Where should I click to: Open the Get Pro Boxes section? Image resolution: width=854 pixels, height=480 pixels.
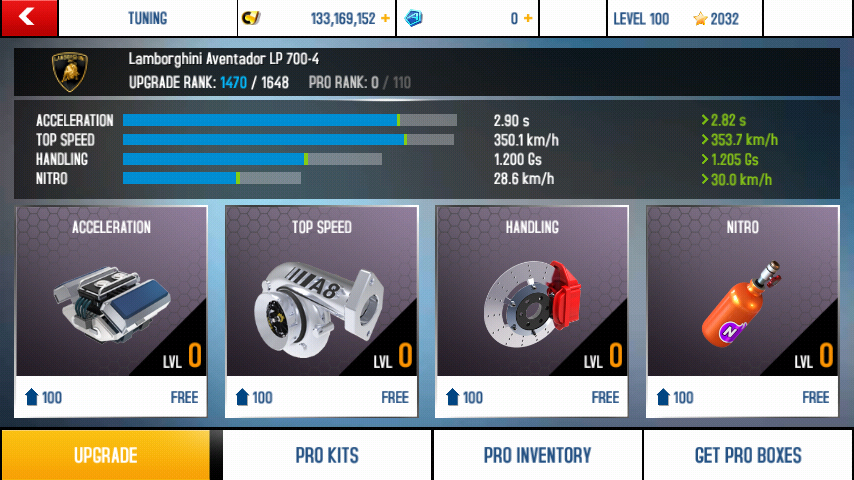(748, 455)
